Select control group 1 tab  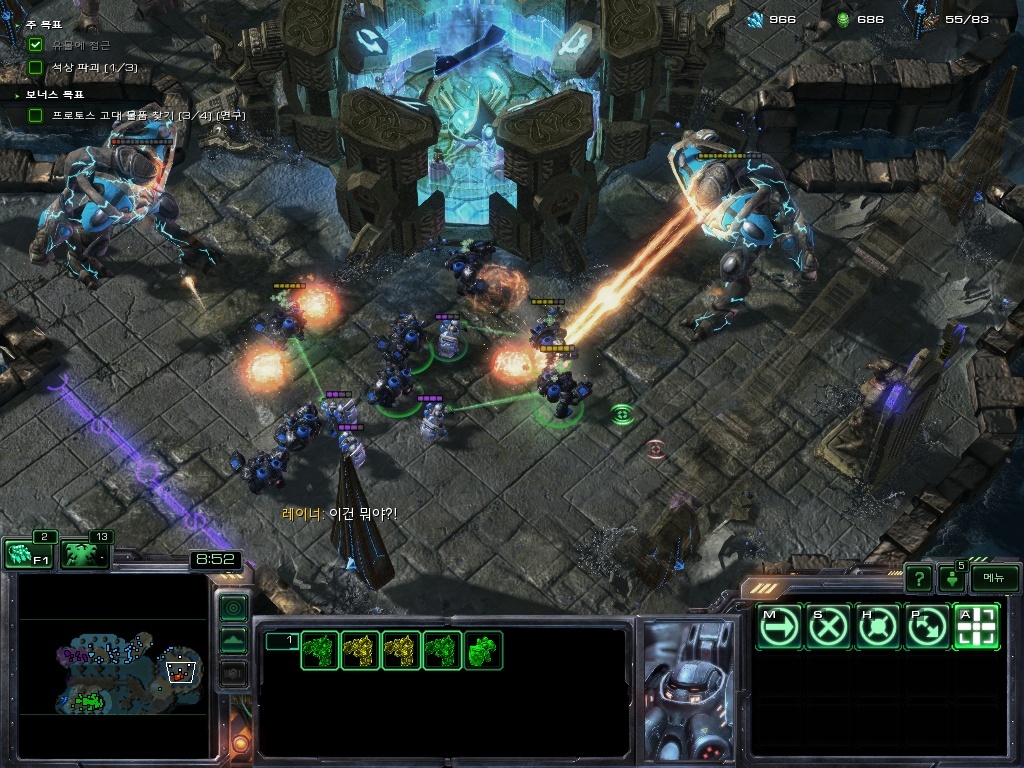click(282, 640)
